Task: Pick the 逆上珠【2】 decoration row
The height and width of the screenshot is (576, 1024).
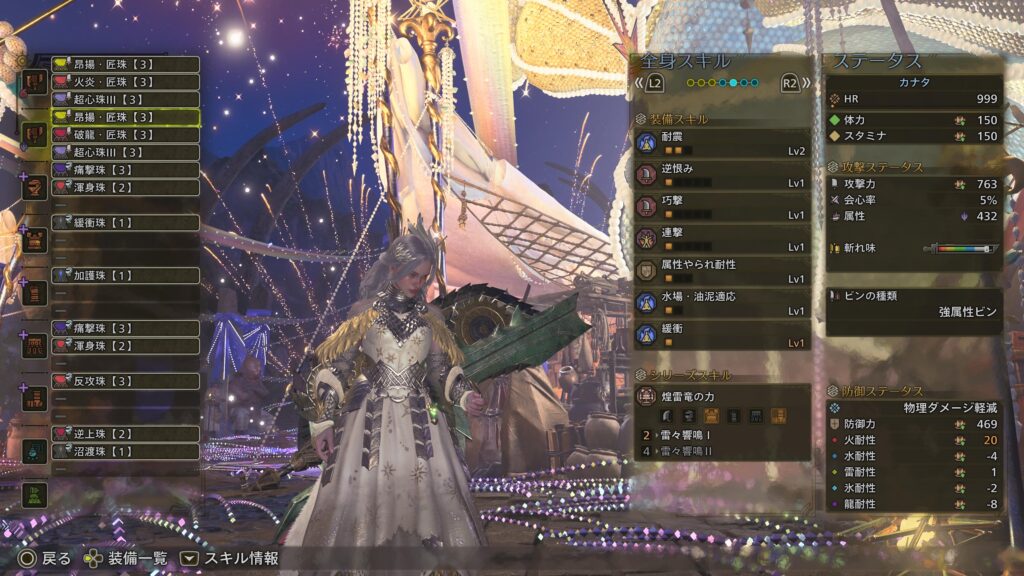Action: (x=124, y=434)
